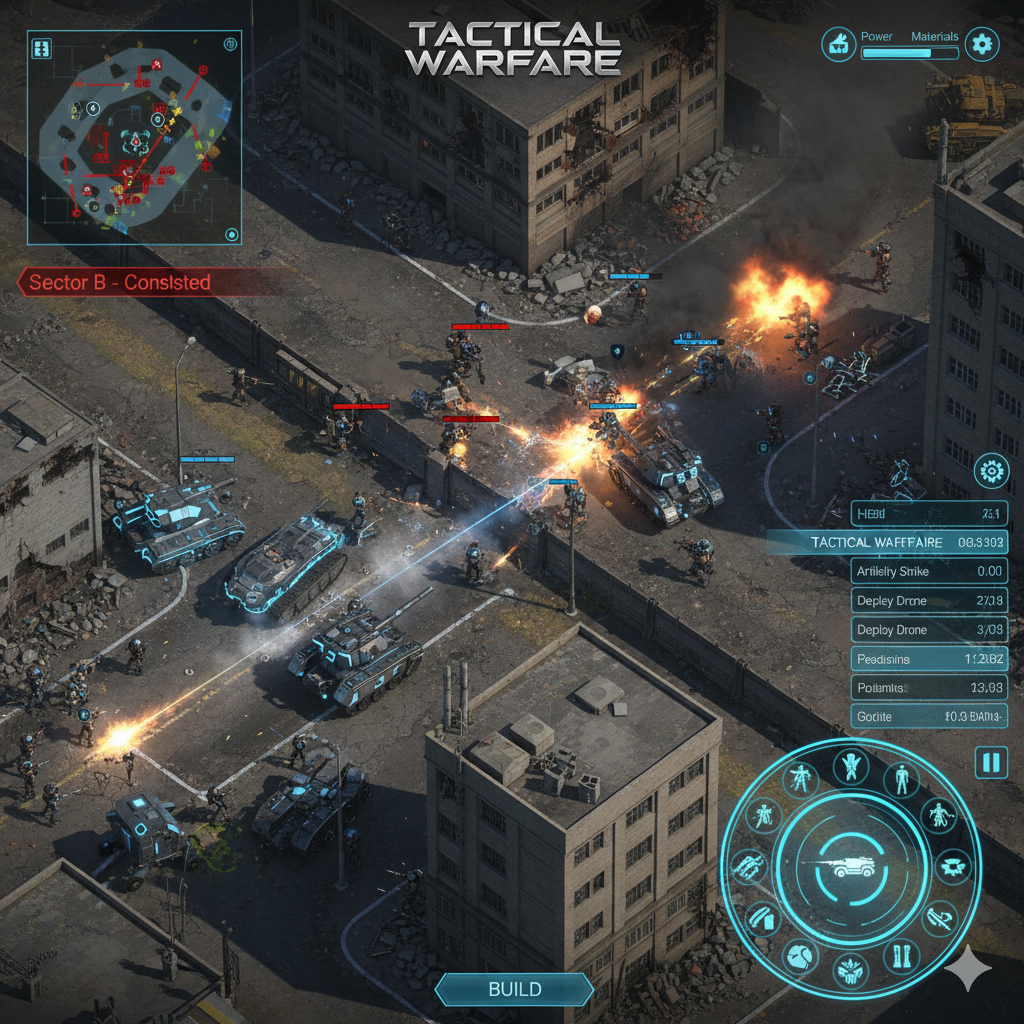Select the Artillery Strike ability
Viewport: 1024px width, 1024px height.
coord(928,572)
